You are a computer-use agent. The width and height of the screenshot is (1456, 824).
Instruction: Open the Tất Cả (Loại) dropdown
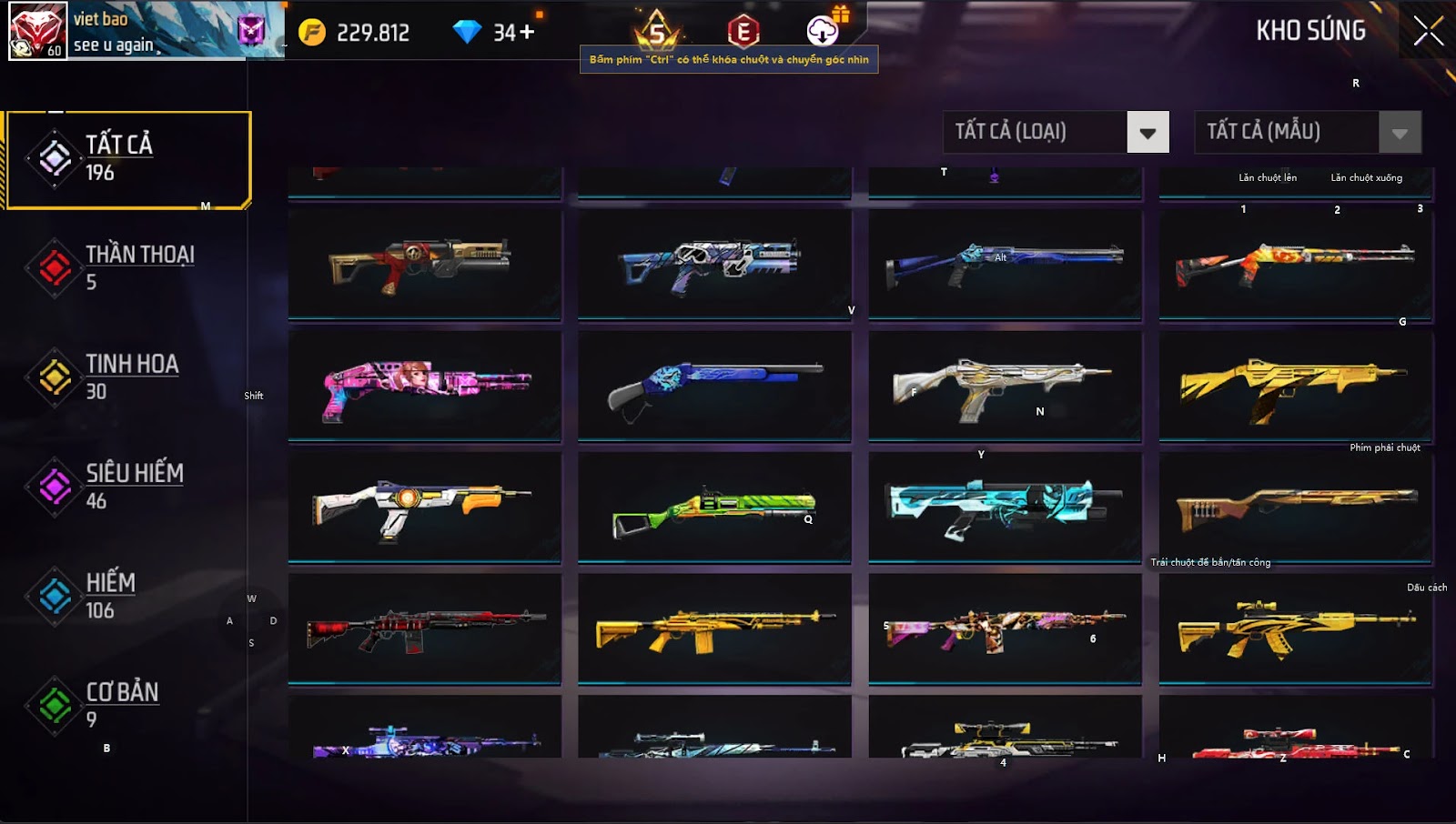click(1147, 133)
